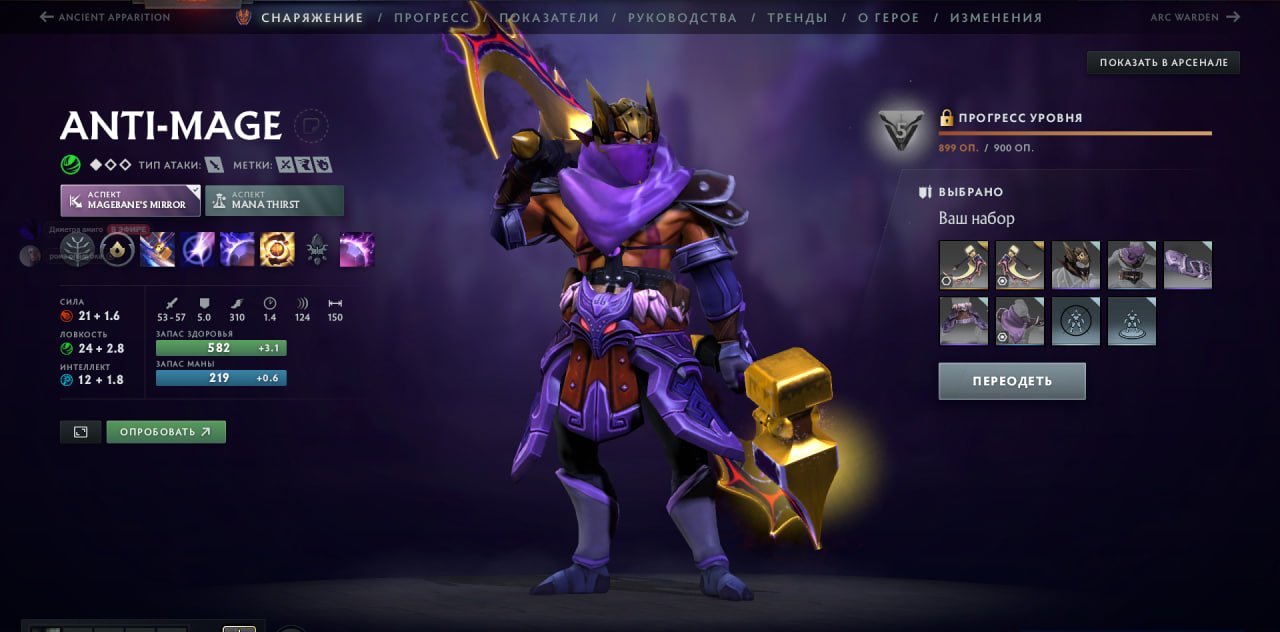
Task: Open the Показатели tab
Action: pos(549,18)
